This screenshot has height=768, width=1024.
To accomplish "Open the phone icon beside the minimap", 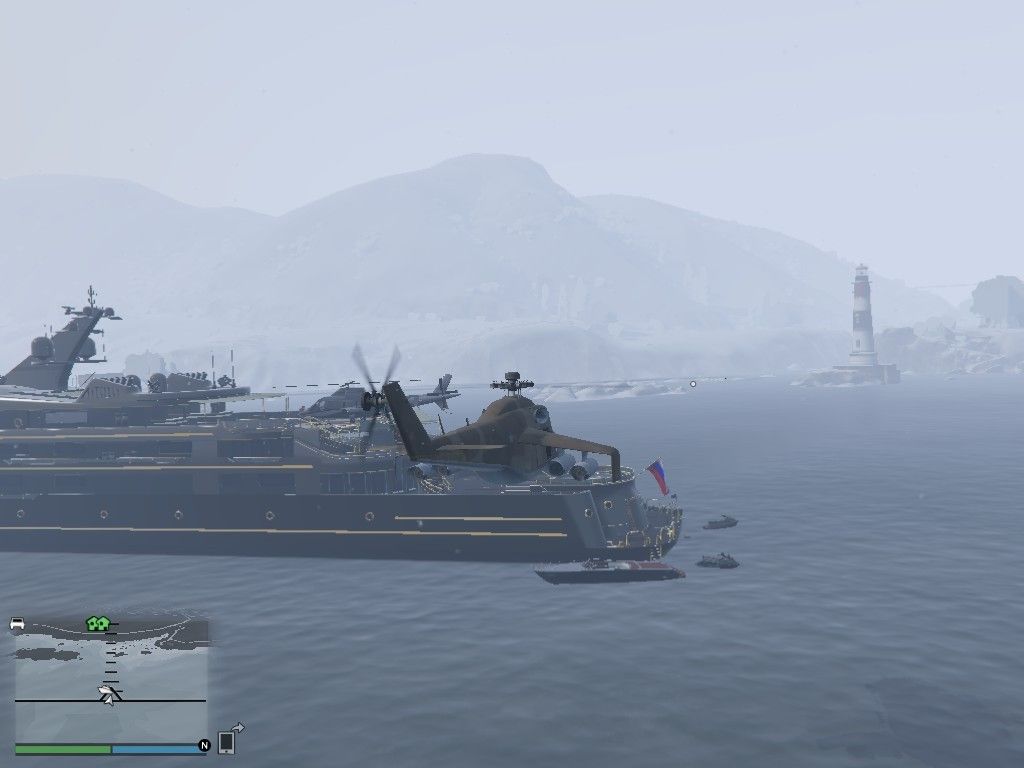I will point(227,742).
